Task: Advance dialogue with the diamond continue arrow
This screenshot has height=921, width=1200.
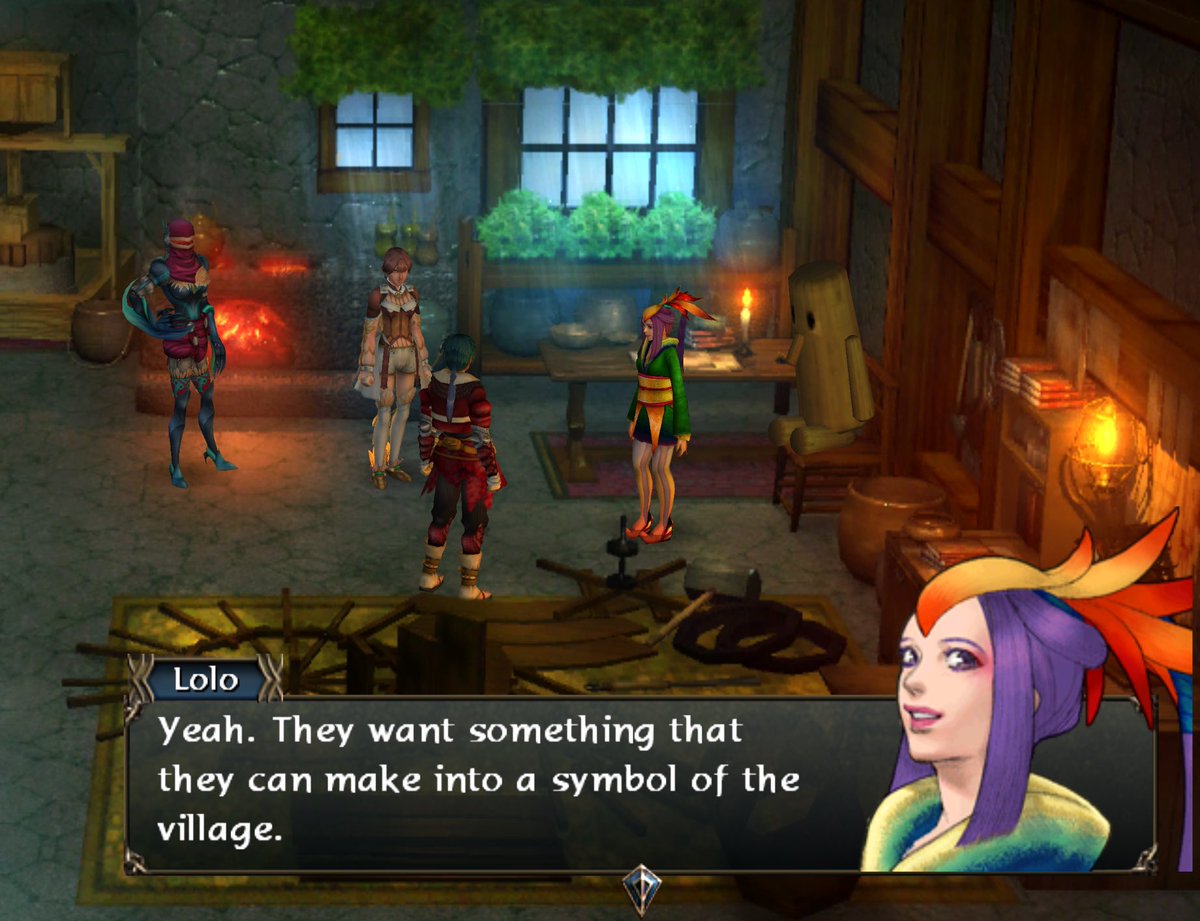Action: click(x=640, y=886)
